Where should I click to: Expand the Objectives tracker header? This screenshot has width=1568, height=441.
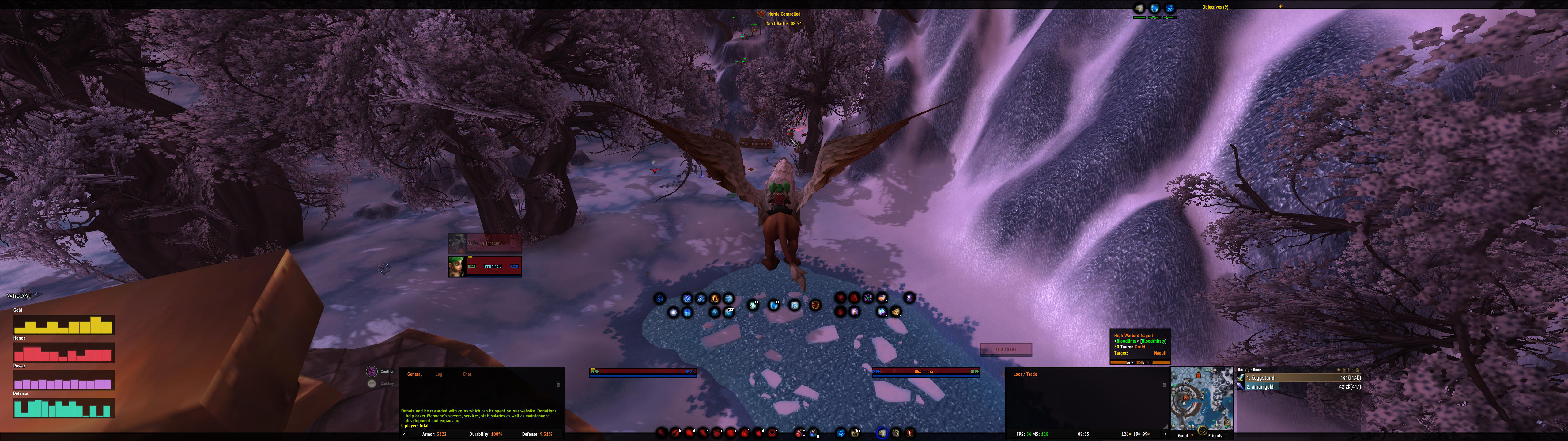(x=1215, y=7)
